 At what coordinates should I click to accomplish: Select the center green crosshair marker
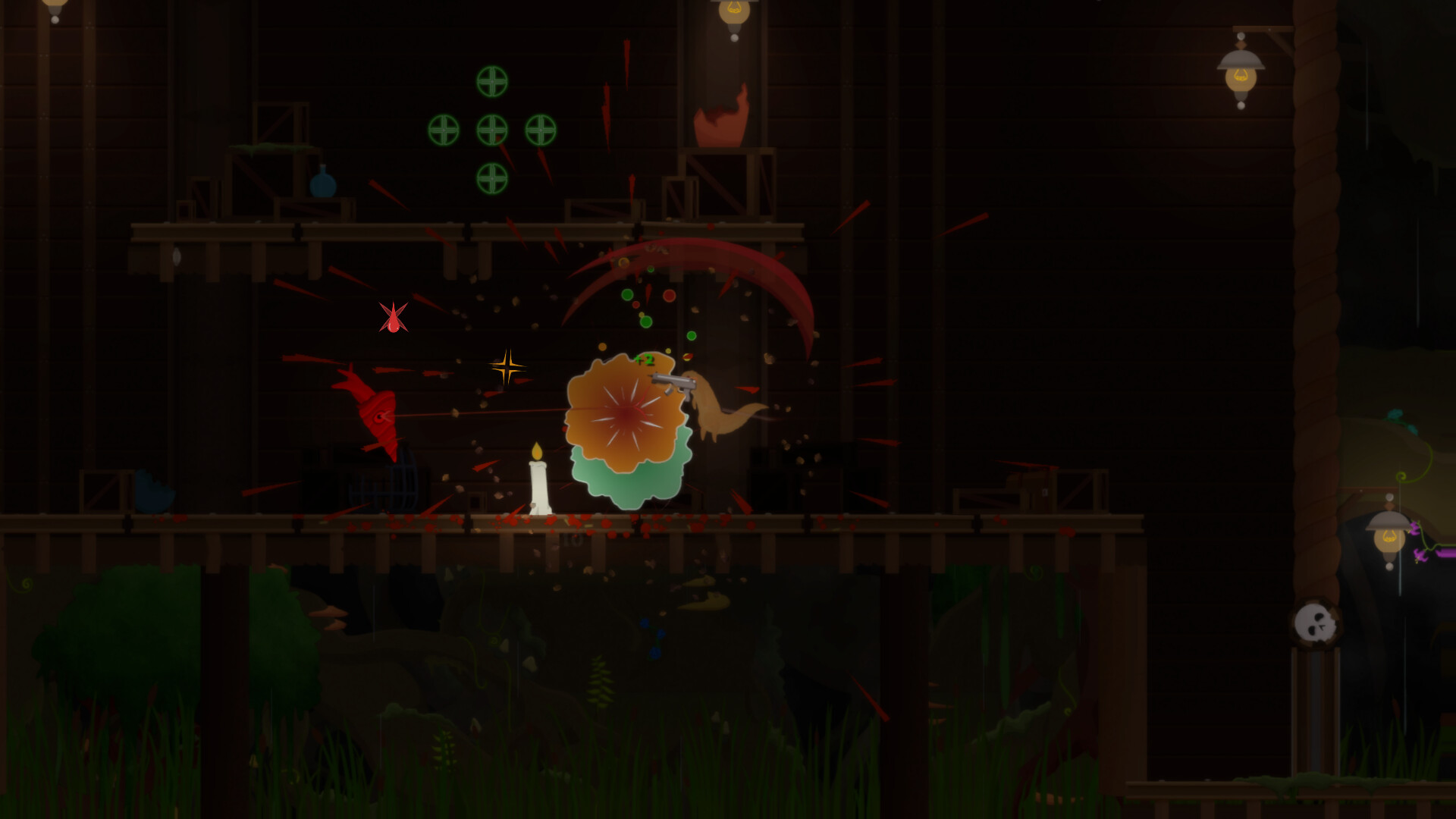491,129
